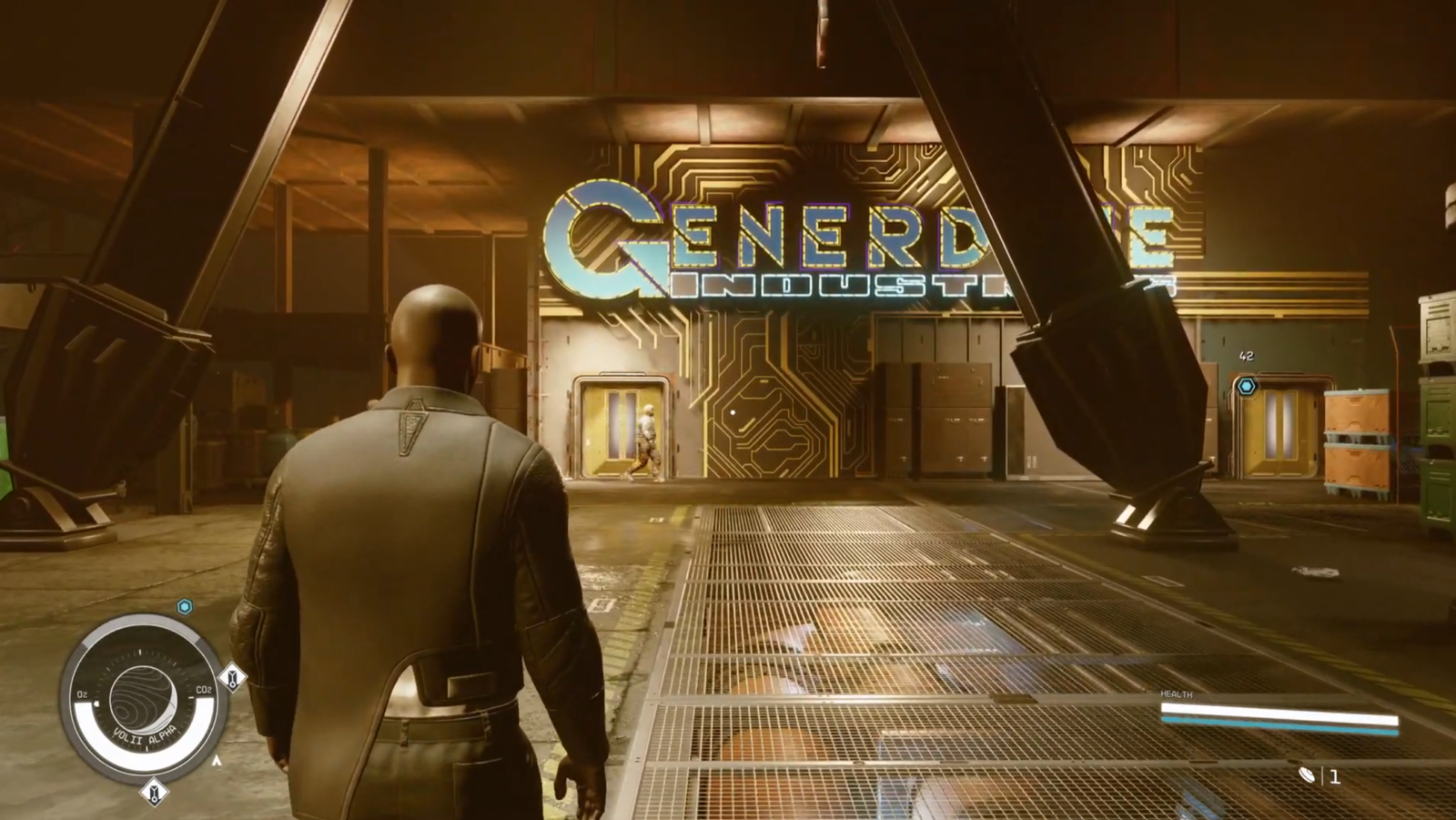Click the O2 indicator on the watch dial
Image resolution: width=1456 pixels, height=820 pixels.
[83, 693]
